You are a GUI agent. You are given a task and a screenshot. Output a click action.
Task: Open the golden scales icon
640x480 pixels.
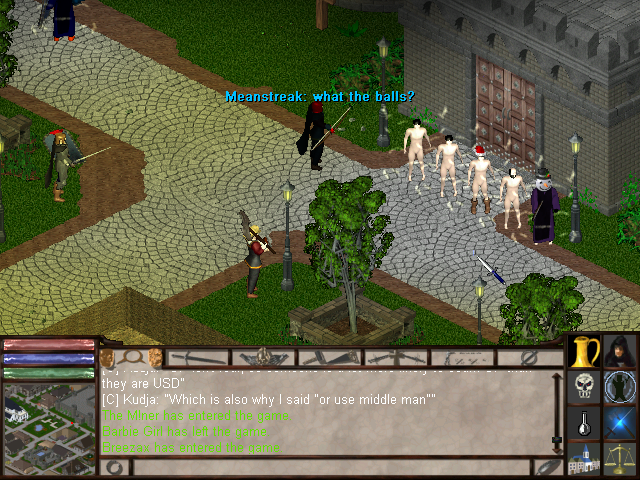coord(621,459)
